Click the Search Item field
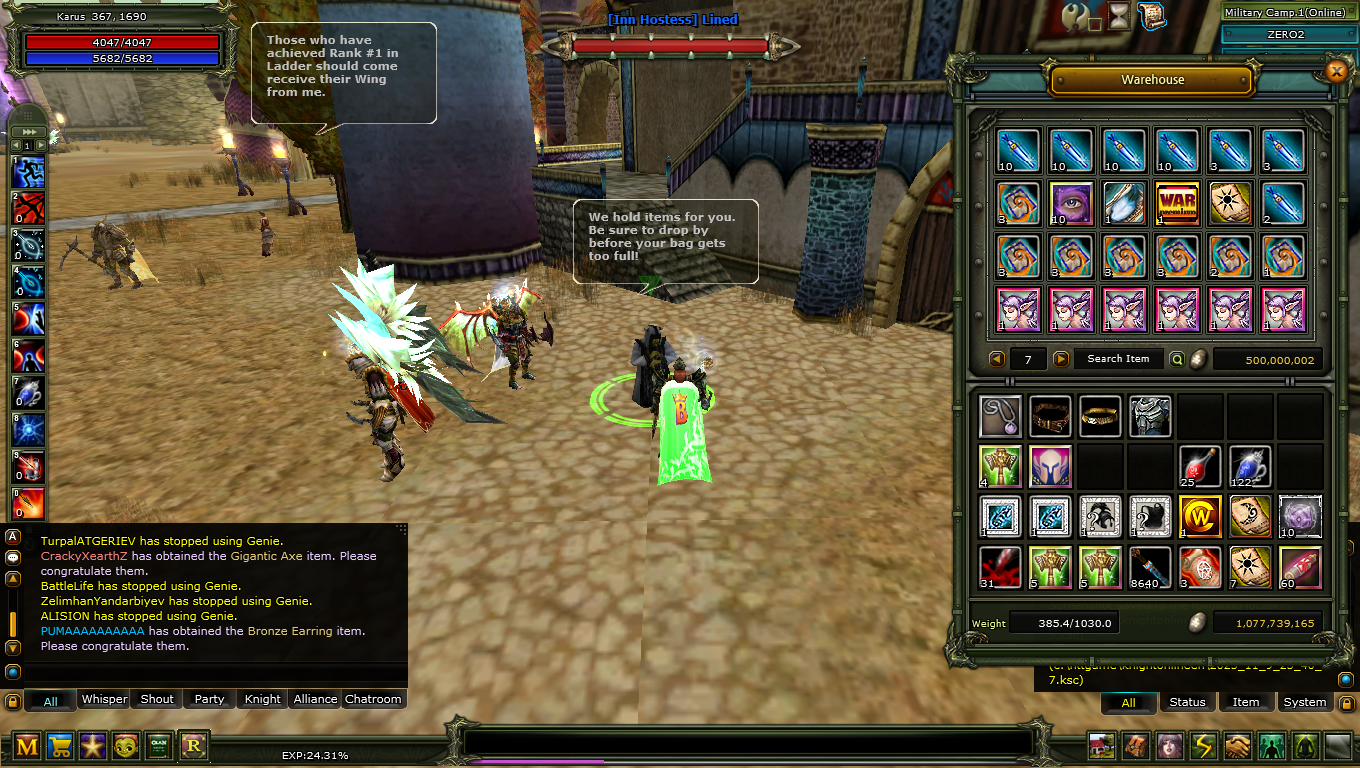This screenshot has width=1360, height=768. (x=1118, y=359)
